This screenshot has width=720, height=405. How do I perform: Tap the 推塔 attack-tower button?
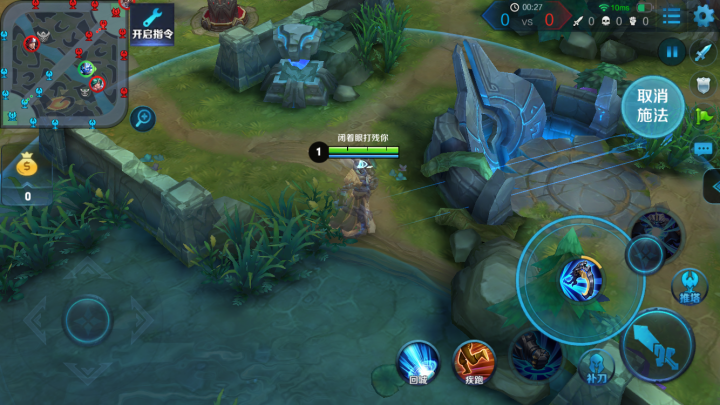pyautogui.click(x=690, y=284)
